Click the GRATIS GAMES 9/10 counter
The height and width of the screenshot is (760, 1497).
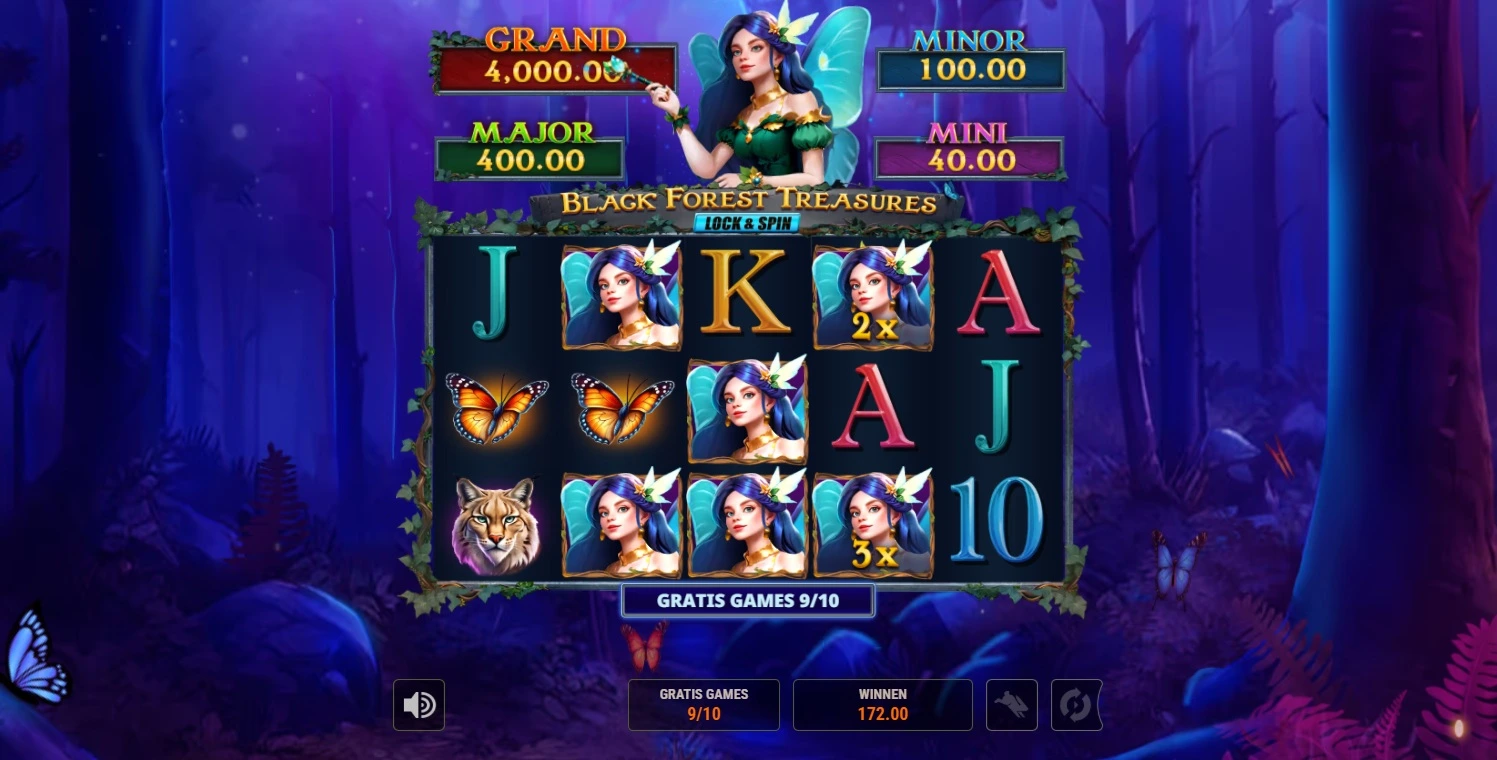[x=703, y=705]
